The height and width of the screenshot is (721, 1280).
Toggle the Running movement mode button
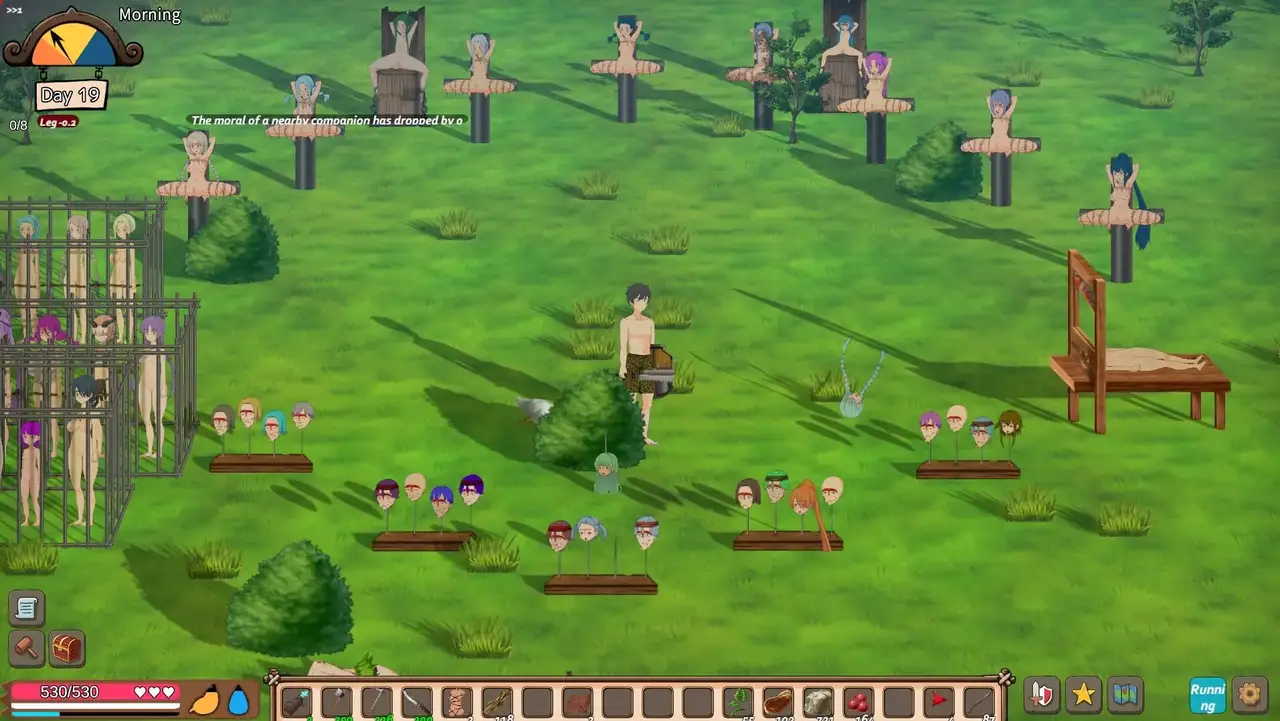[1207, 696]
